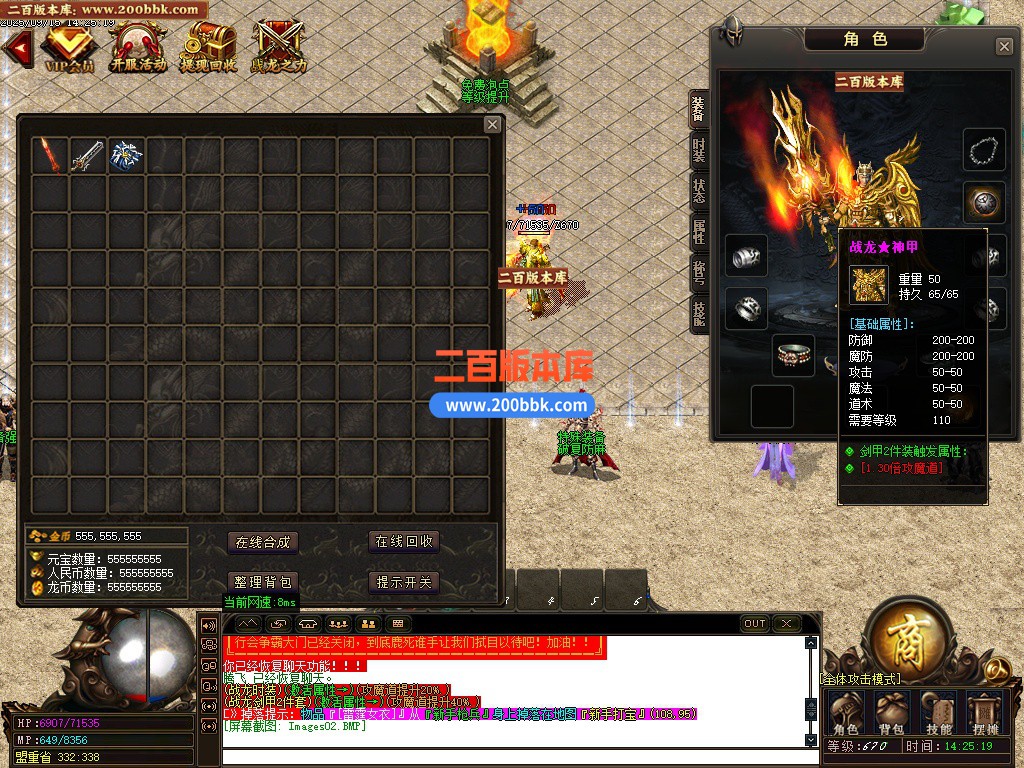Click the 在线回收 online recycle button

tap(404, 542)
